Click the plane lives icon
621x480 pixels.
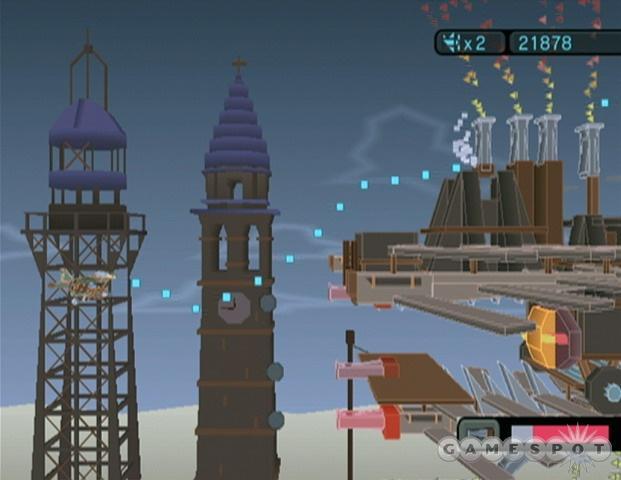pos(452,43)
